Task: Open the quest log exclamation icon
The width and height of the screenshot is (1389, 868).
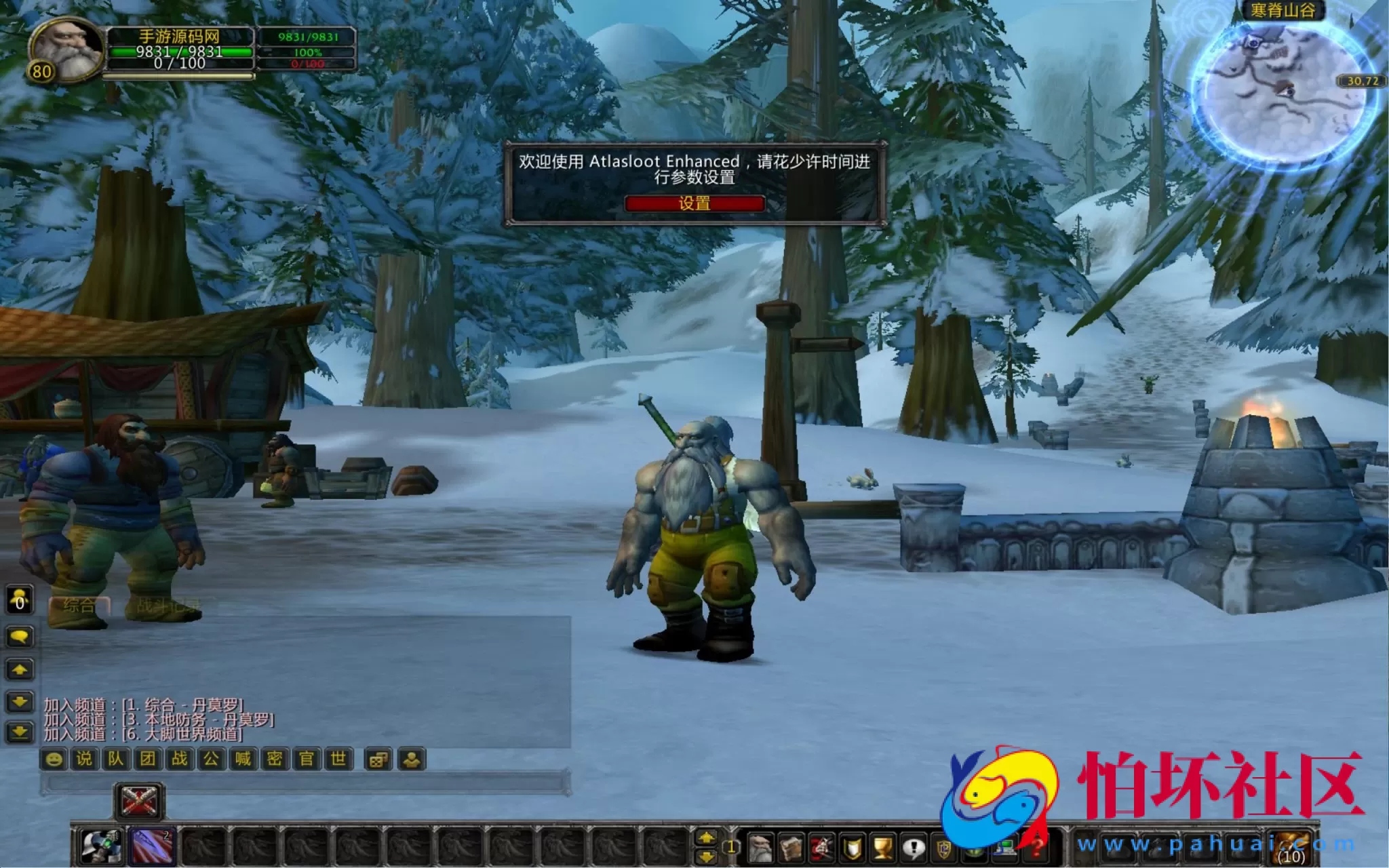Action: point(913,848)
